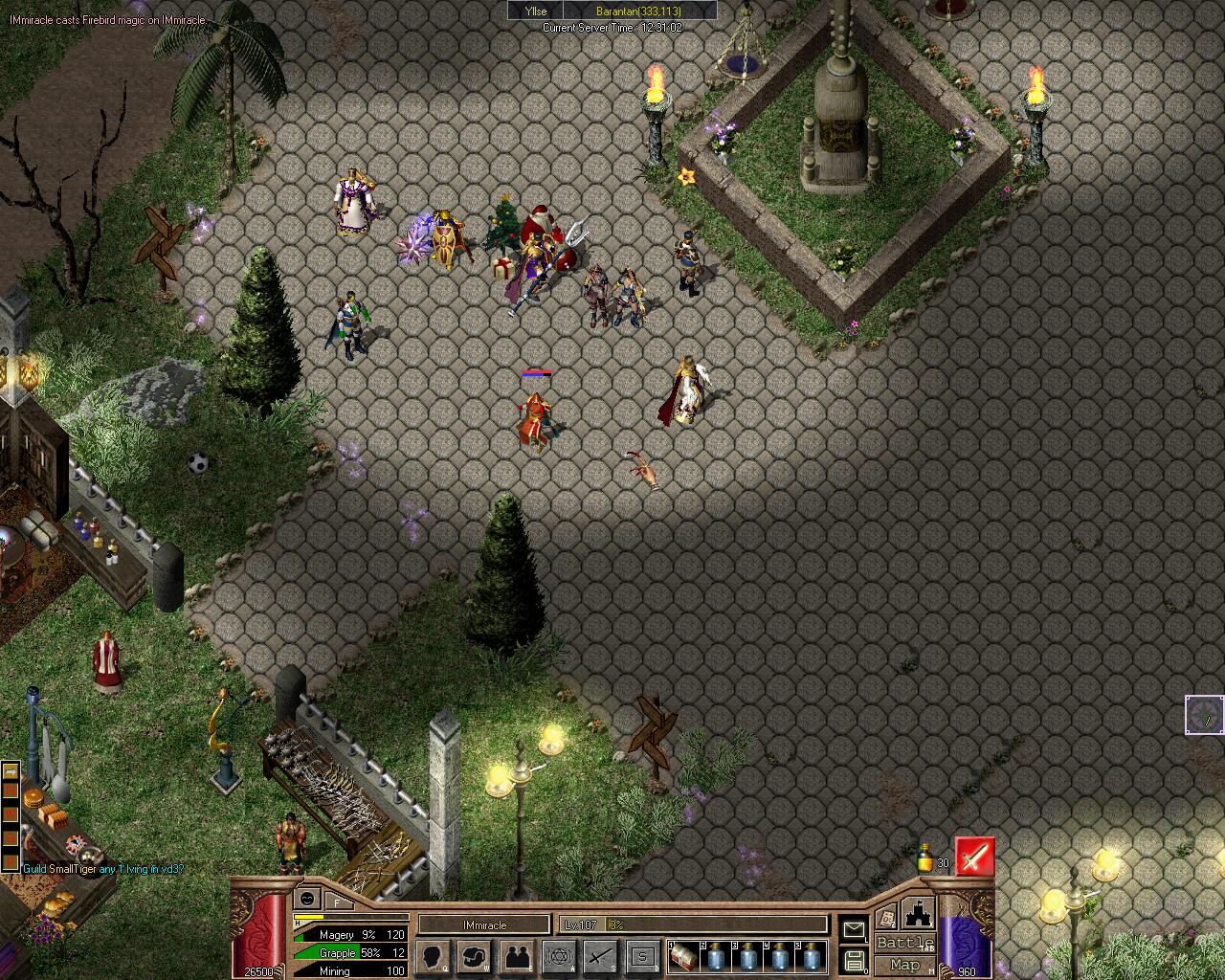The height and width of the screenshot is (980, 1225).
Task: Open the Map button
Action: click(904, 965)
